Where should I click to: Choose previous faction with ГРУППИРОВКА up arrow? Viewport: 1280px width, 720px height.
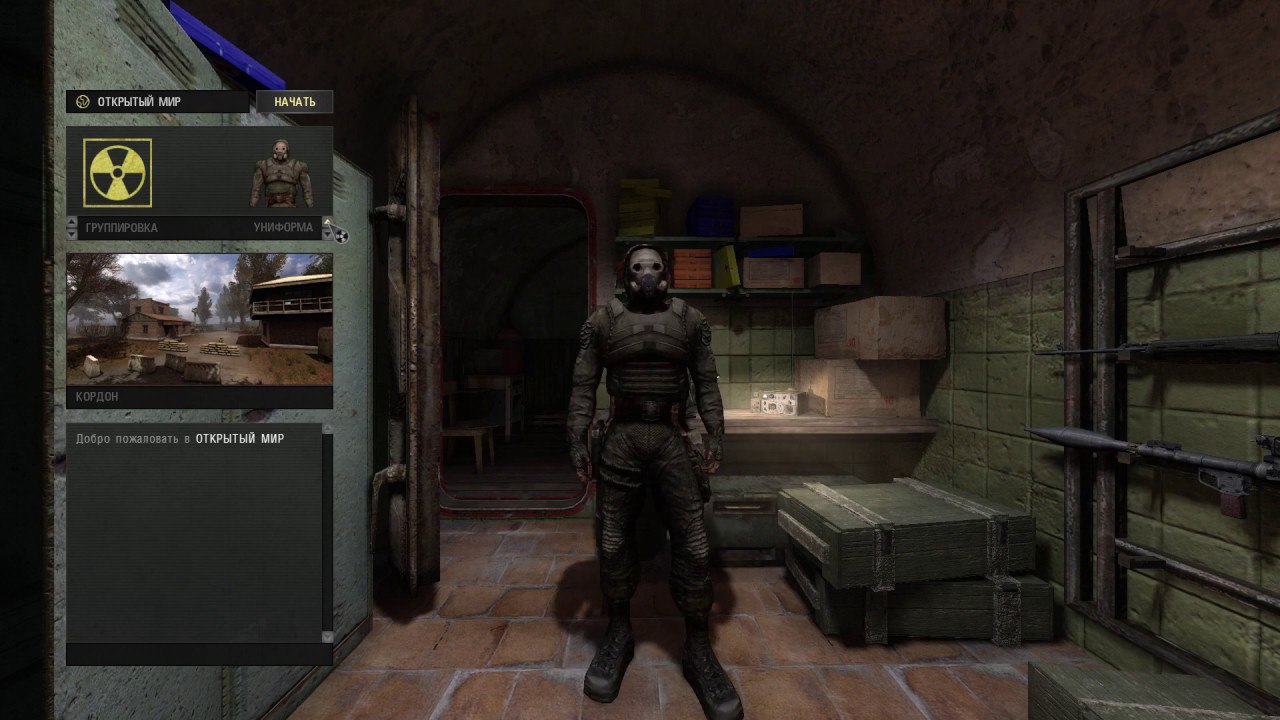[x=72, y=222]
